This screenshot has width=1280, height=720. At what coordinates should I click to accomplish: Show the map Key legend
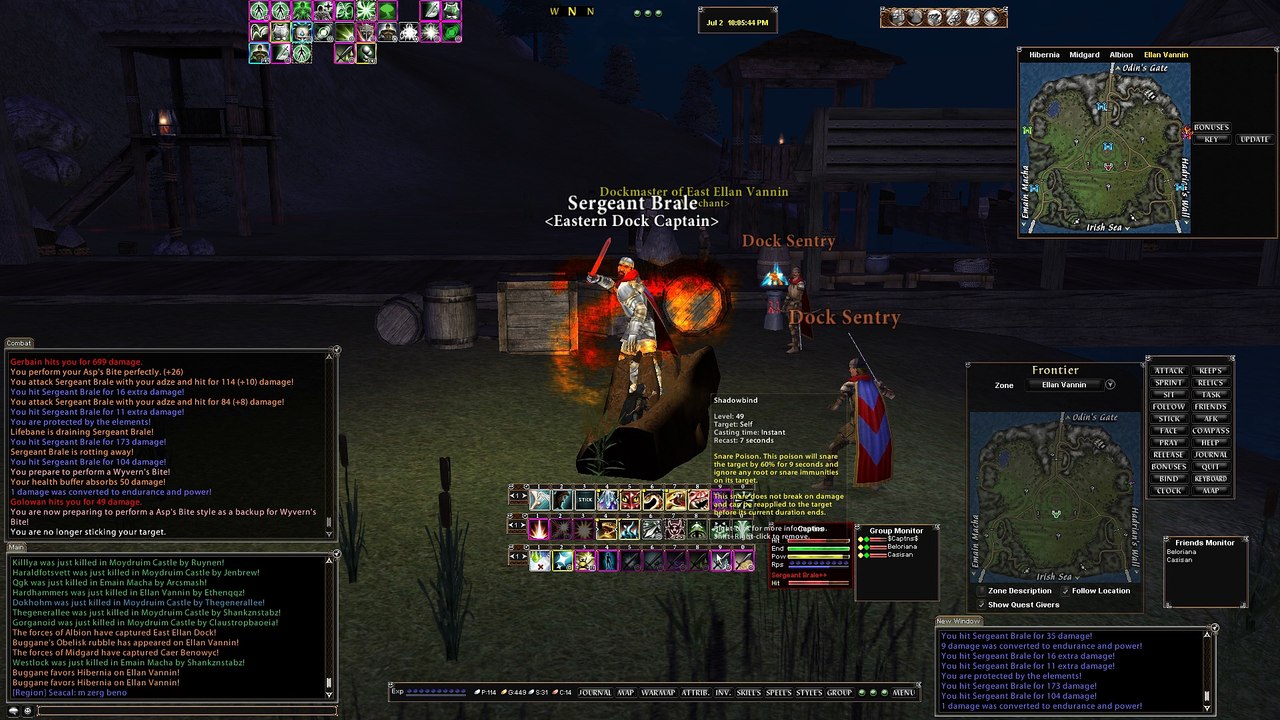tap(1211, 139)
